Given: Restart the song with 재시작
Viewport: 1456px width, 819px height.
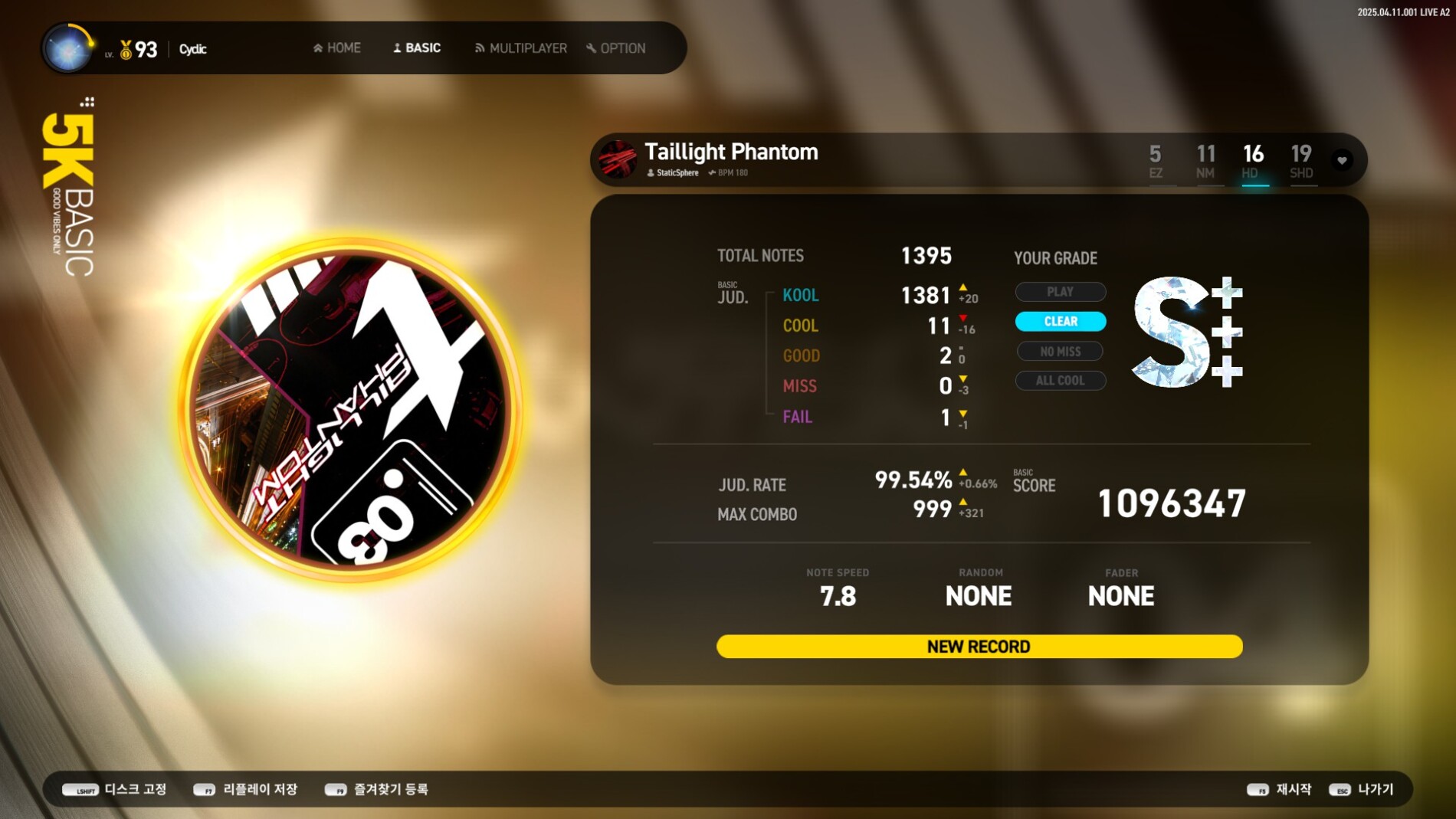Looking at the screenshot, I should pos(1279,789).
